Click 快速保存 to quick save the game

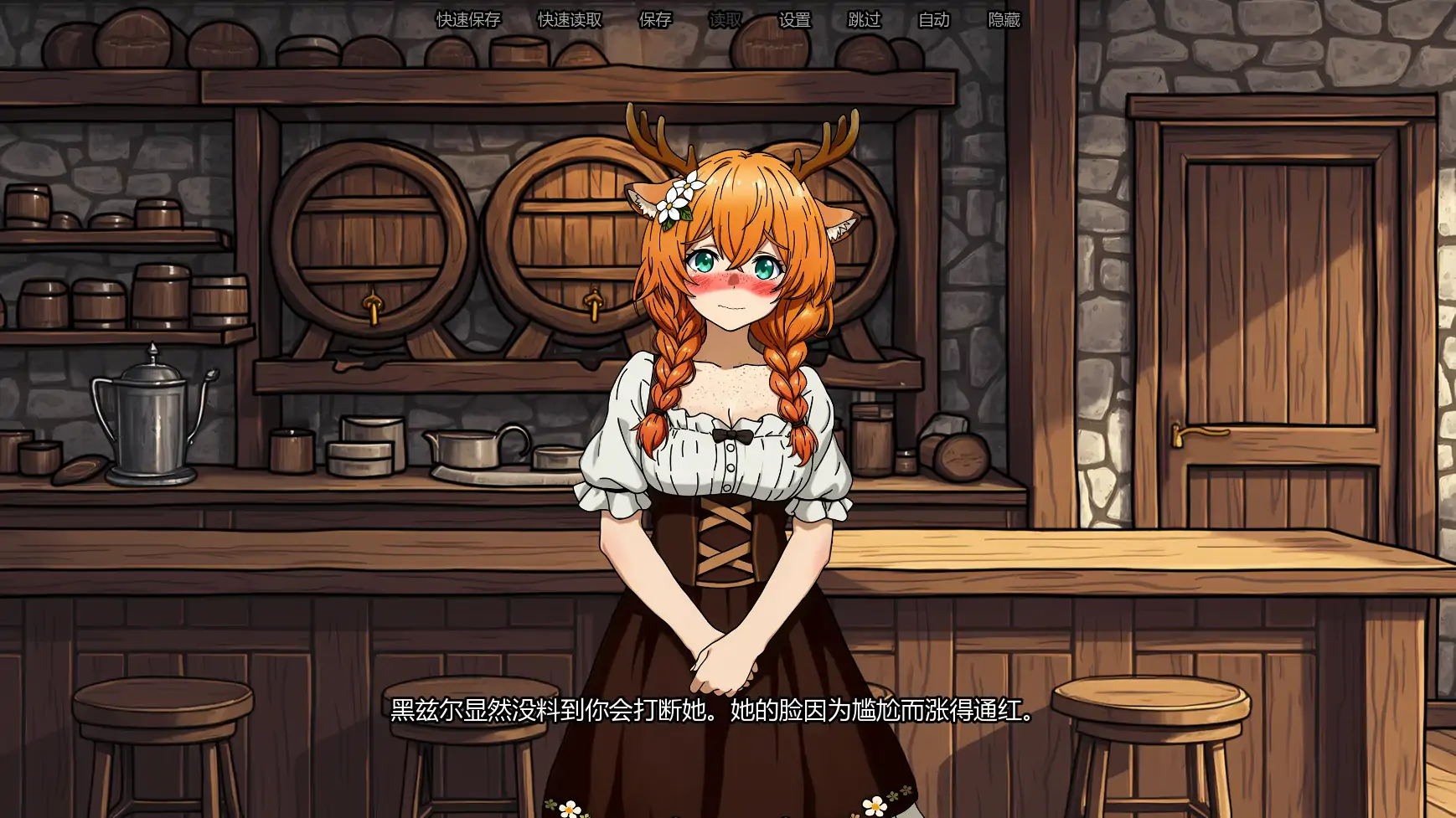point(467,20)
